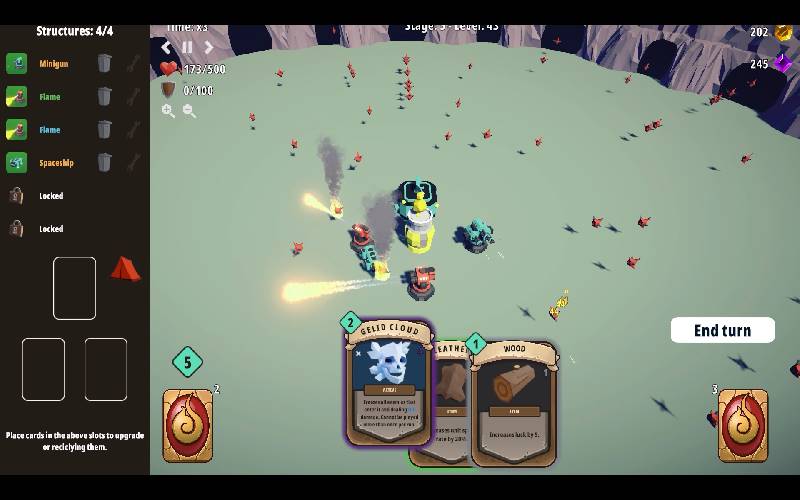The width and height of the screenshot is (800, 500).
Task: Delete the Minigun using its trash can
Action: 105,64
